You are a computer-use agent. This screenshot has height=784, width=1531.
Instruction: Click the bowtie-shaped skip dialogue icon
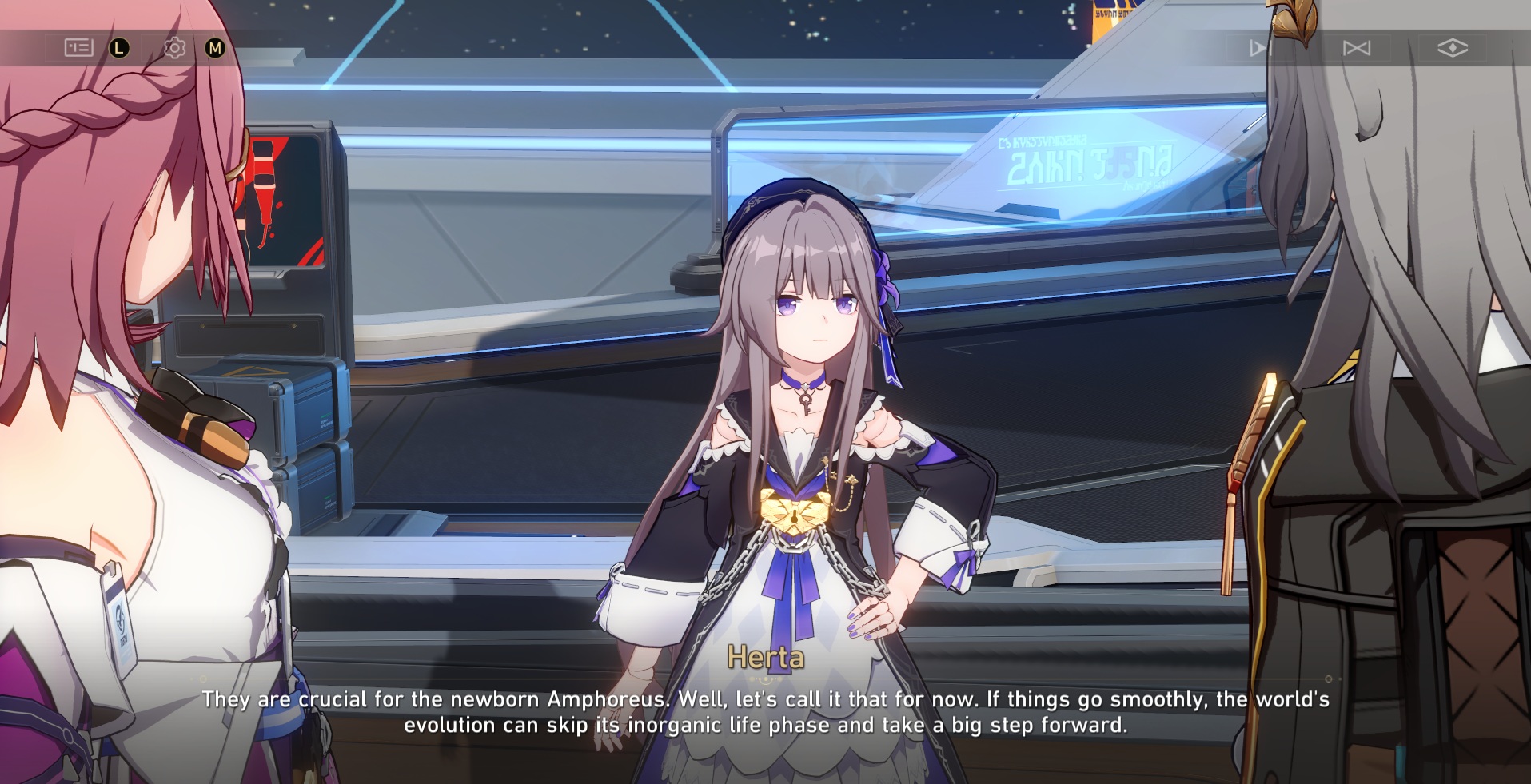pyautogui.click(x=1356, y=49)
